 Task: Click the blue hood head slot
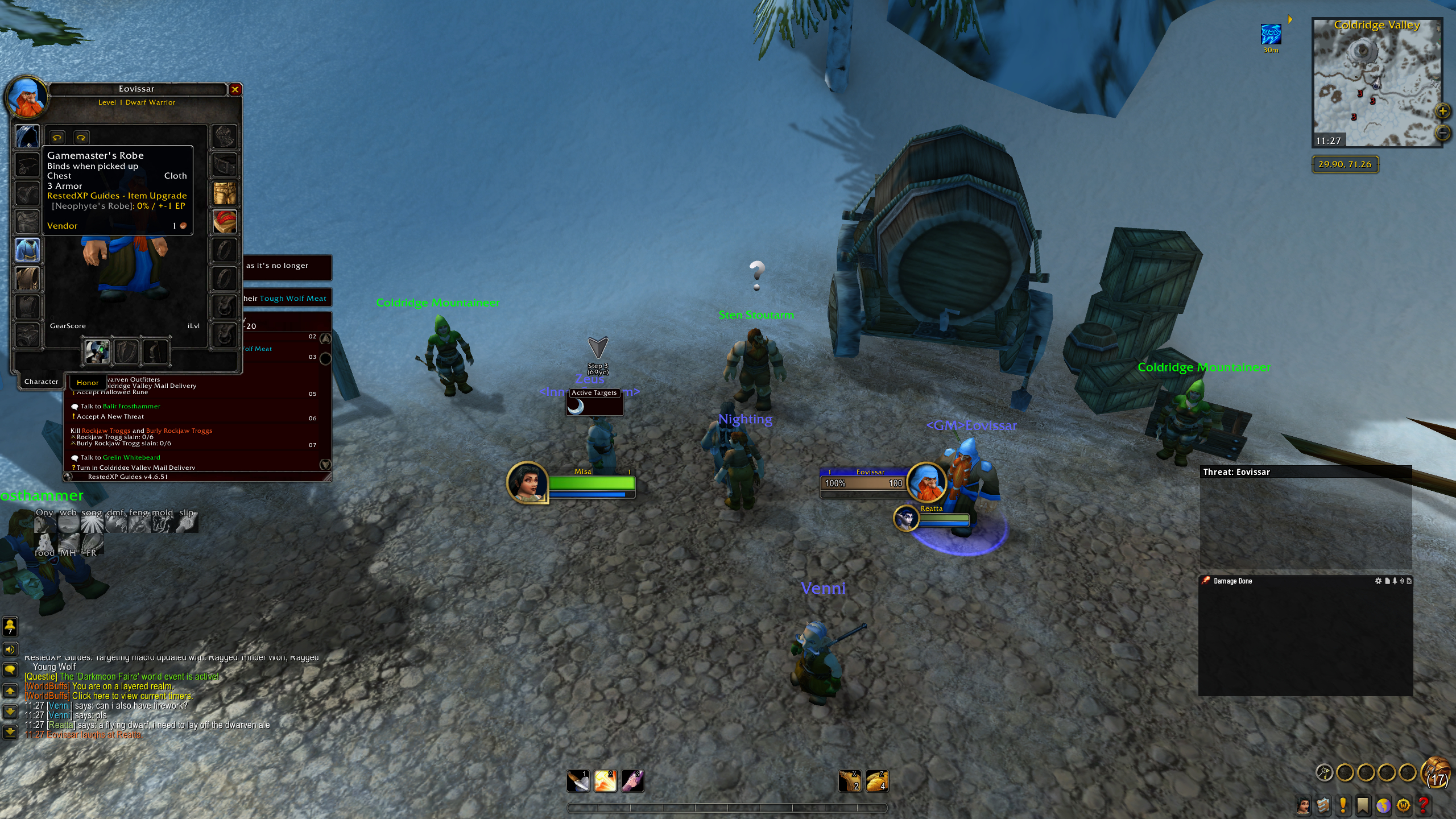(27, 136)
